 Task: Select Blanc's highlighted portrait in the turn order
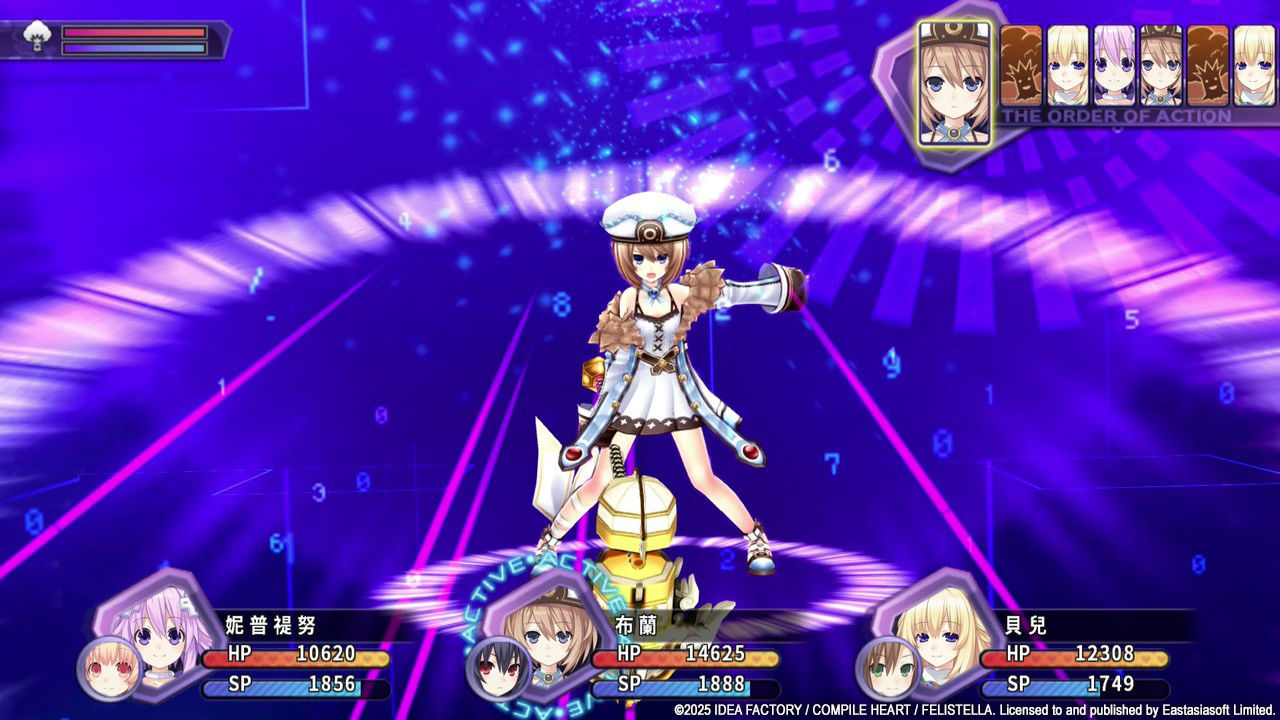coord(955,75)
